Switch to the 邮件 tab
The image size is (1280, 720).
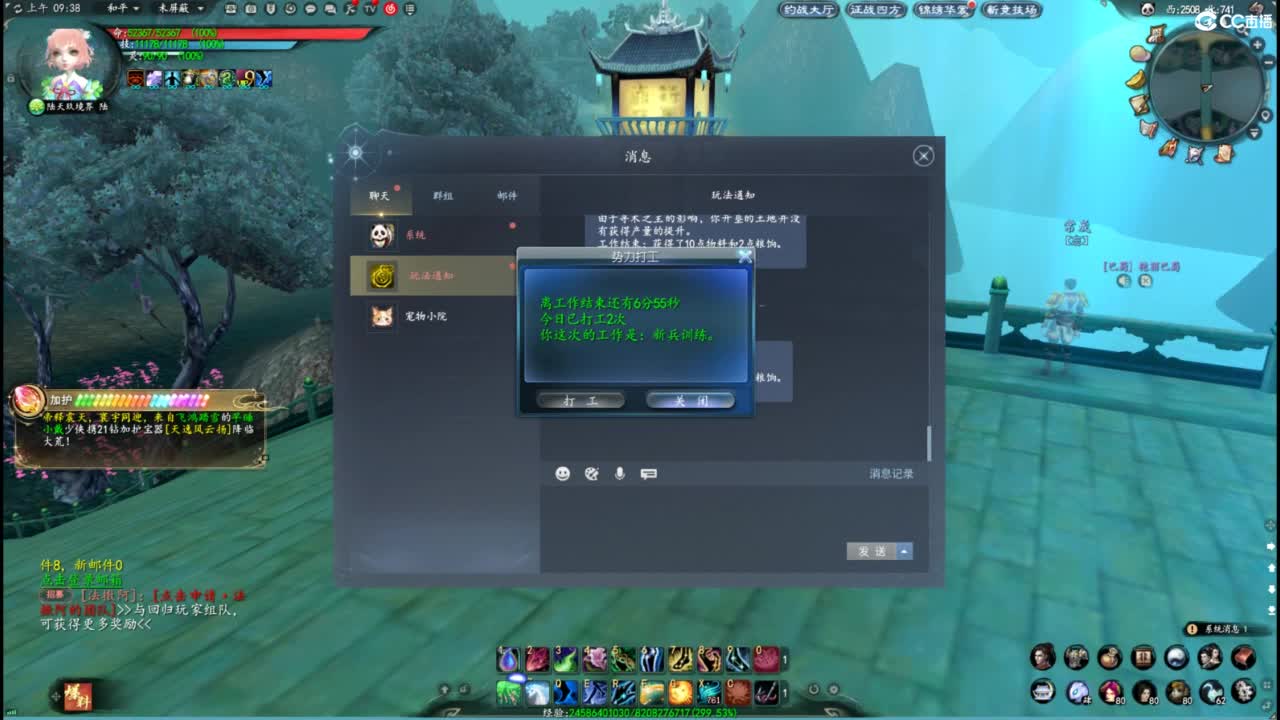click(507, 196)
